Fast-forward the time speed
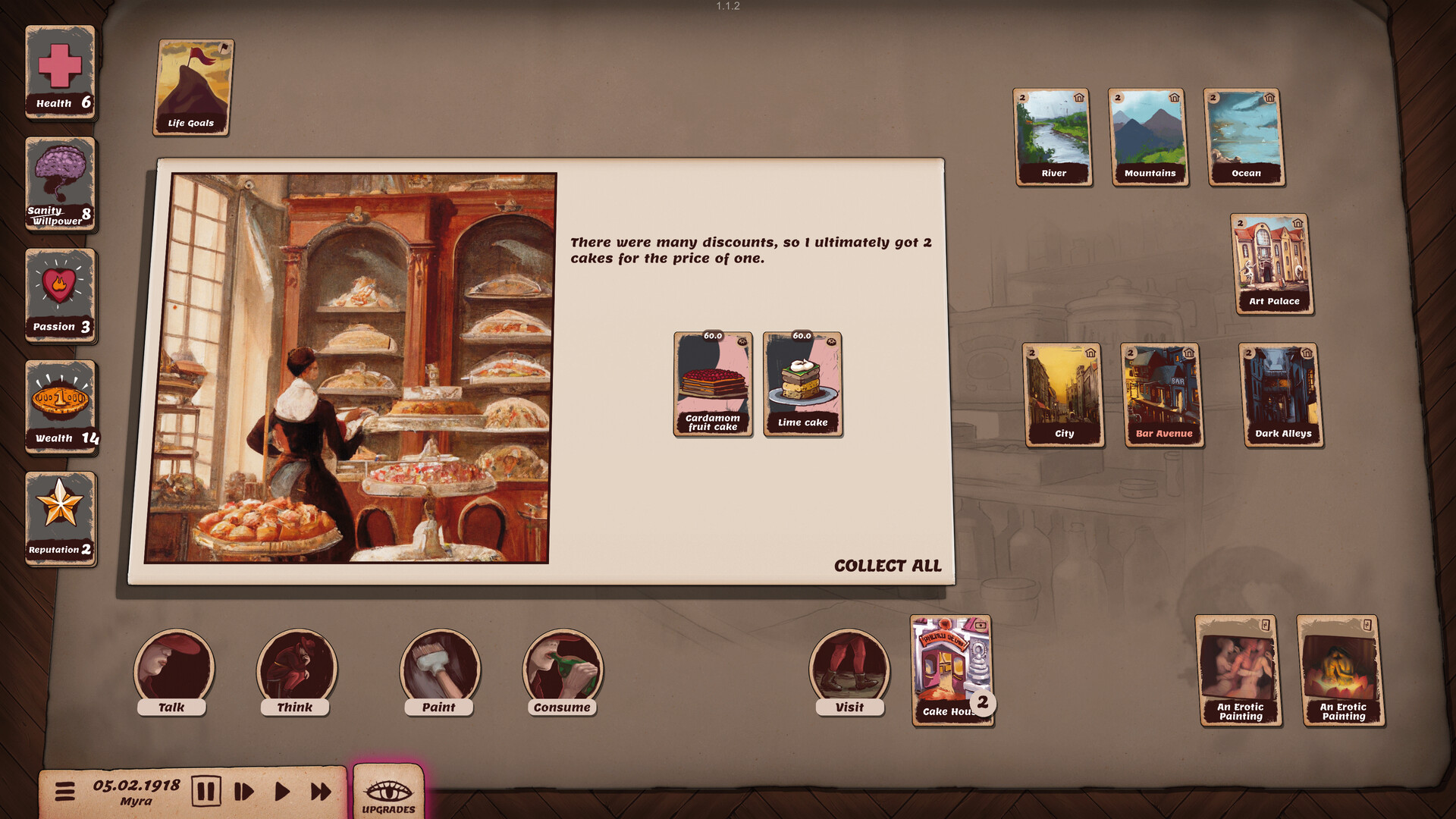1456x819 pixels. click(x=320, y=790)
